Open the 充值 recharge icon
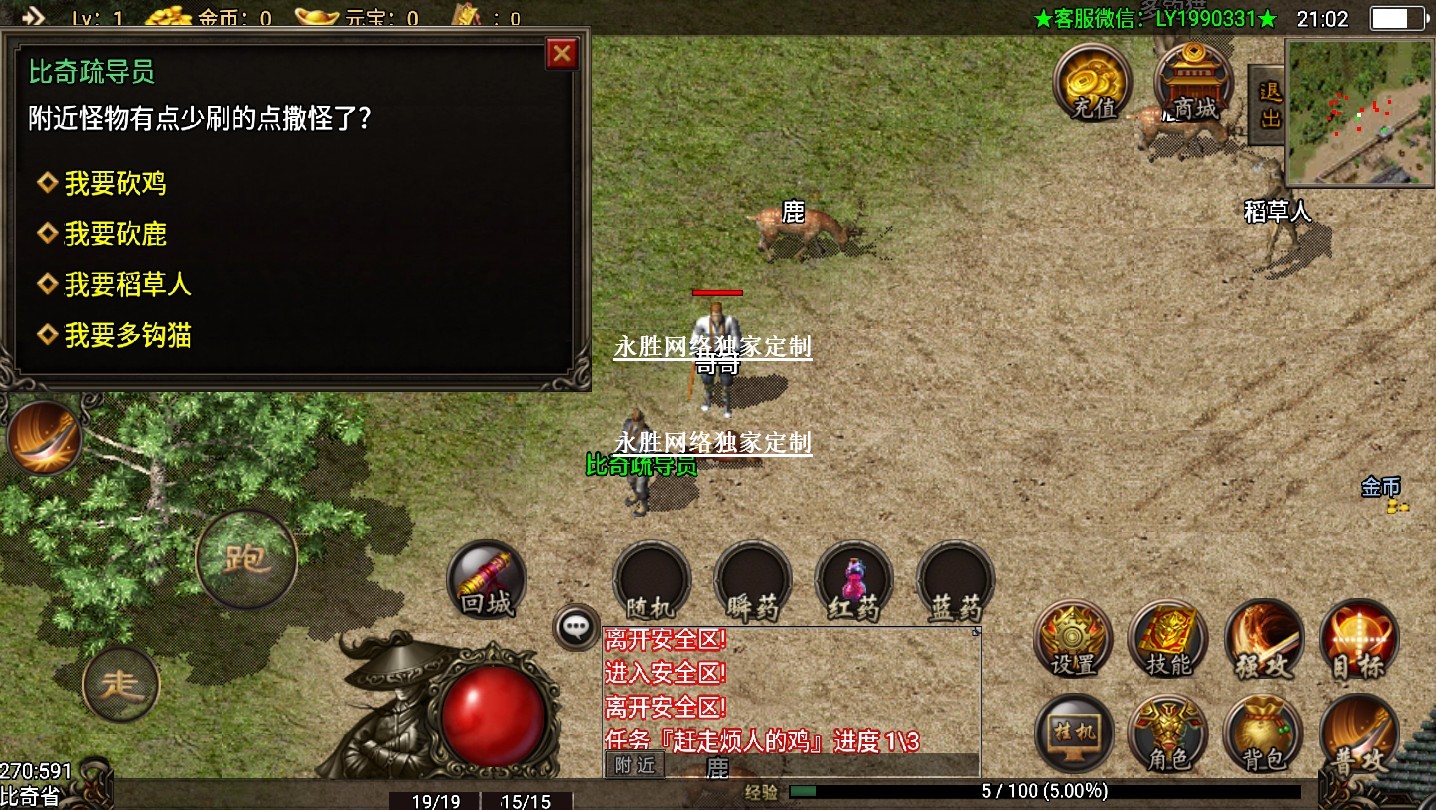 coord(1094,82)
